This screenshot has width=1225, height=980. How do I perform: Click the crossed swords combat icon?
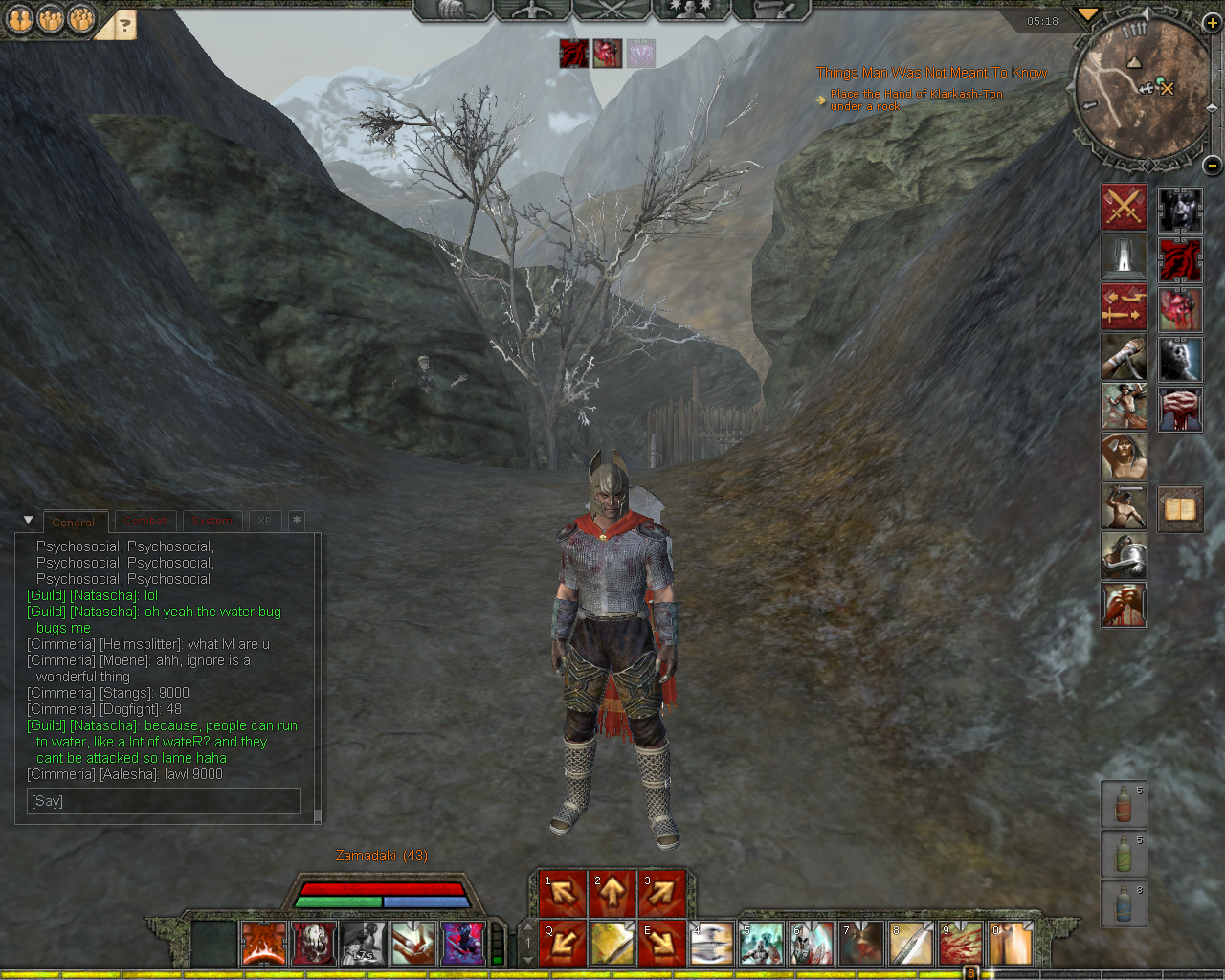pyautogui.click(x=1124, y=208)
